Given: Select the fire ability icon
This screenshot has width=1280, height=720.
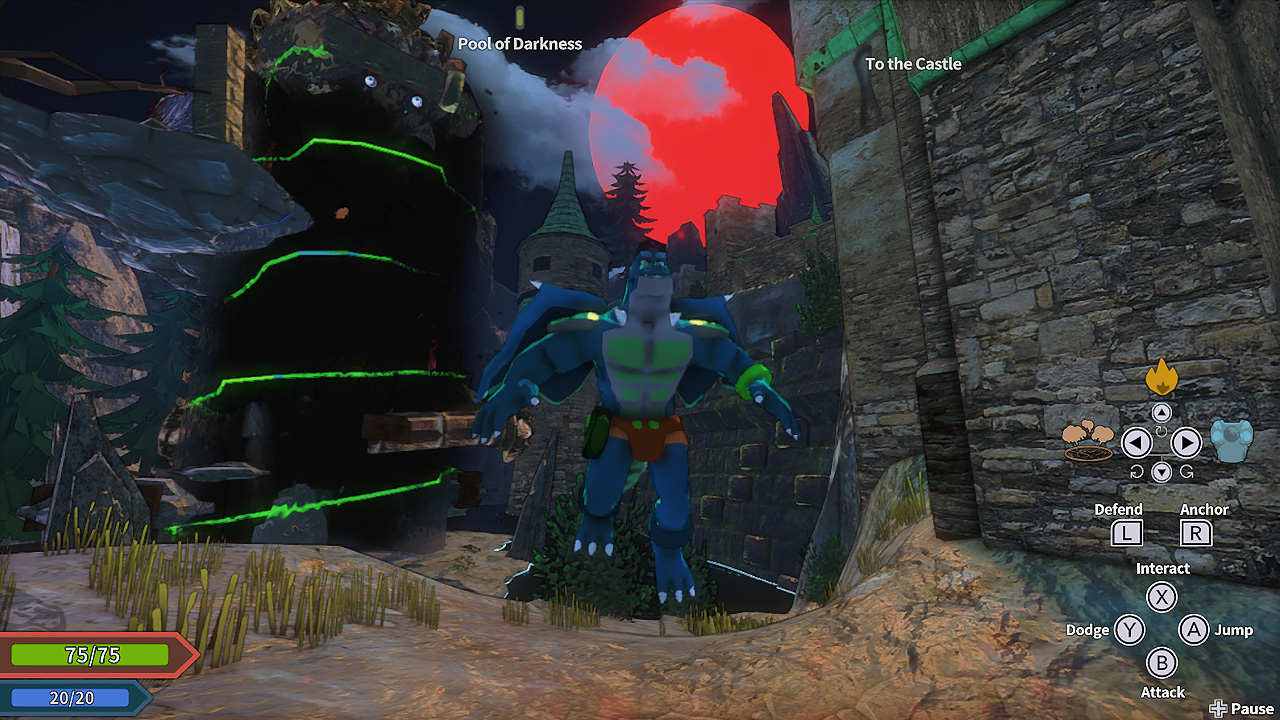Looking at the screenshot, I should tap(1160, 380).
